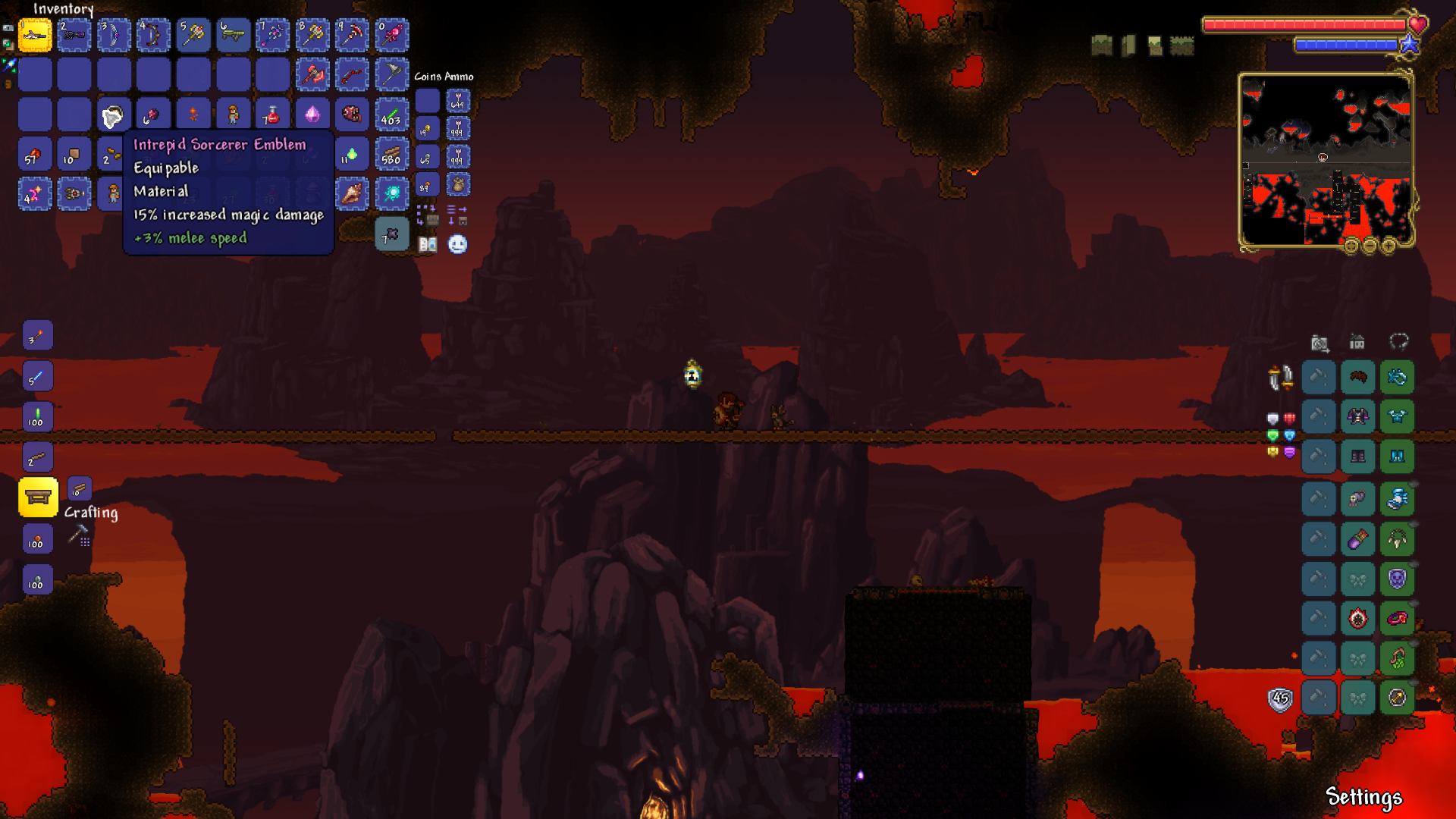
Task: Select the wood stack of 580
Action: (x=391, y=155)
